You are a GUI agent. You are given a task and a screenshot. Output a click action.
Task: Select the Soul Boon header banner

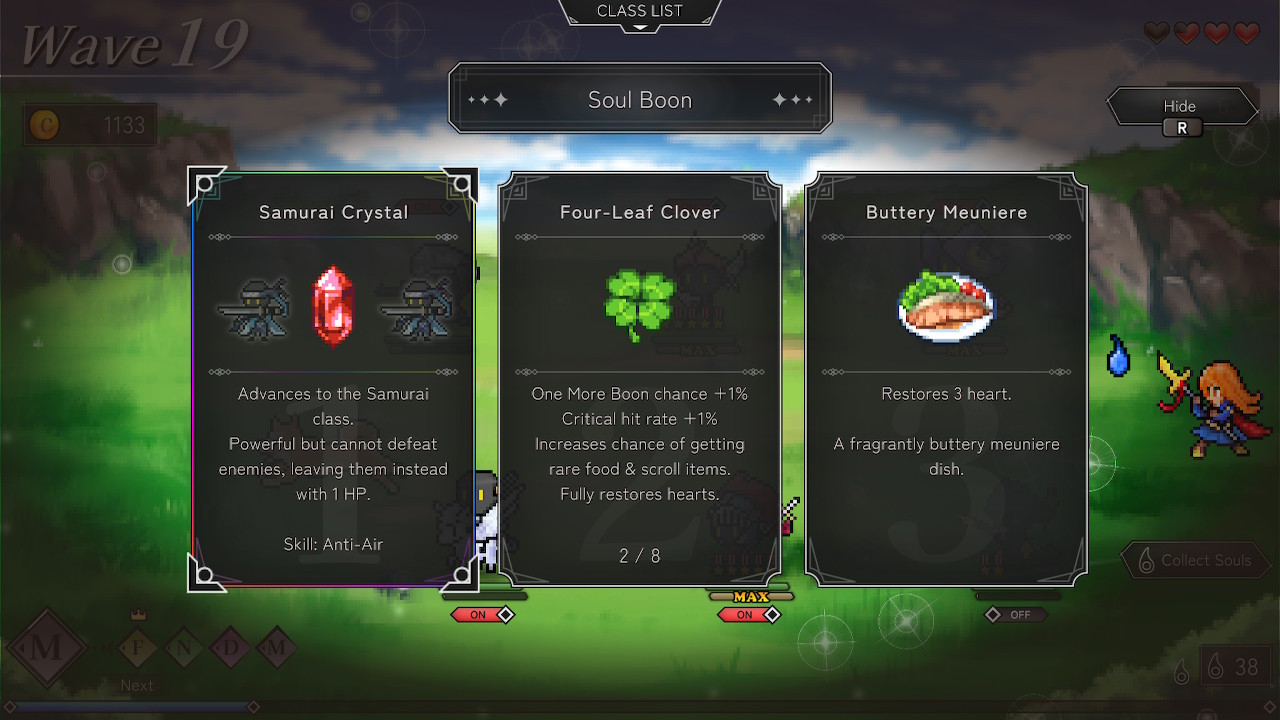pos(640,99)
